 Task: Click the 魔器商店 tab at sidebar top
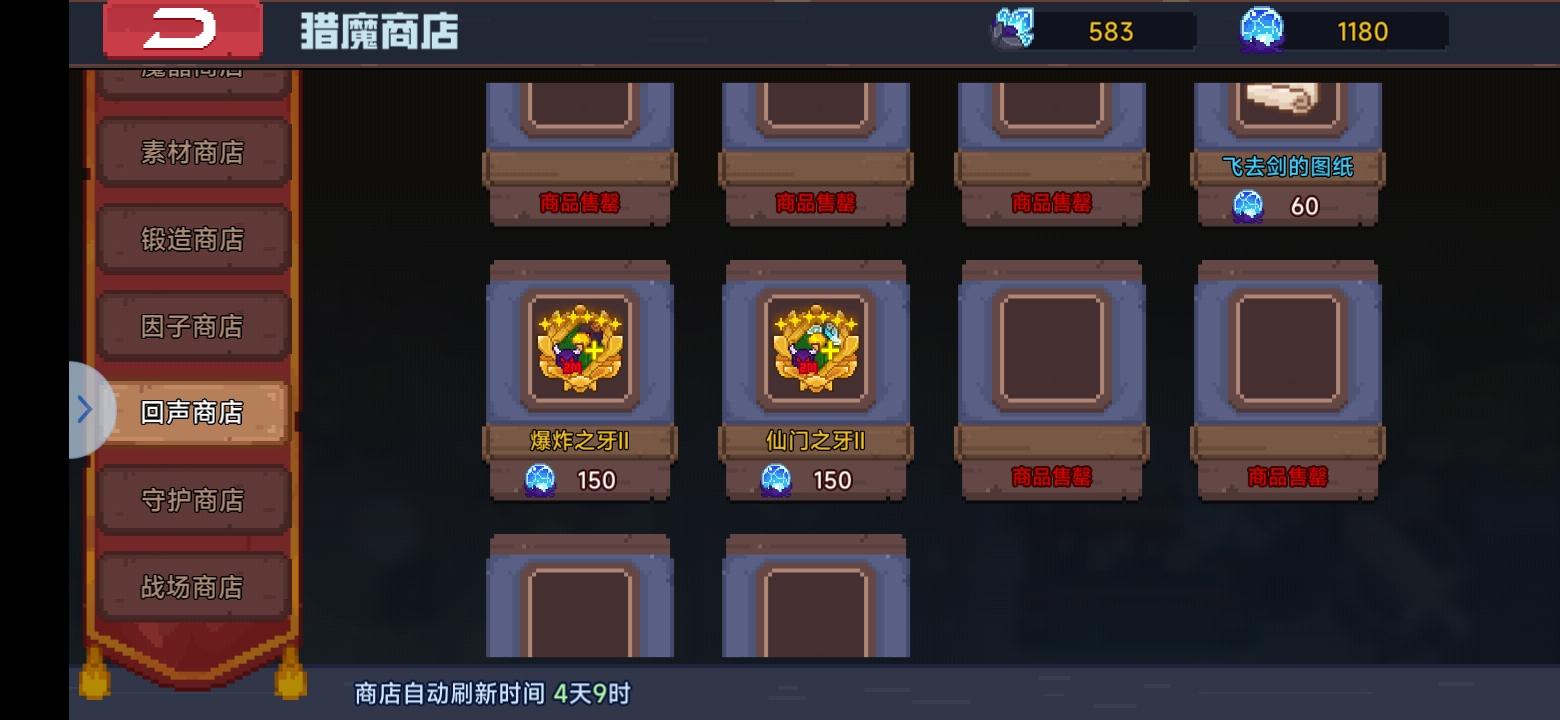193,68
